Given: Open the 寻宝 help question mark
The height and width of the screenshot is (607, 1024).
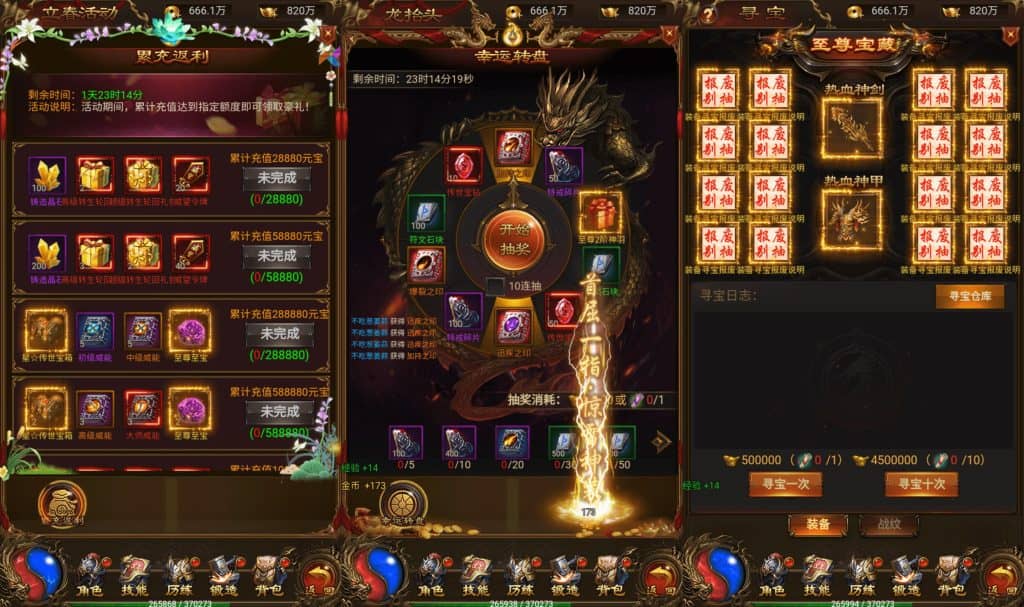Looking at the screenshot, I should [709, 15].
